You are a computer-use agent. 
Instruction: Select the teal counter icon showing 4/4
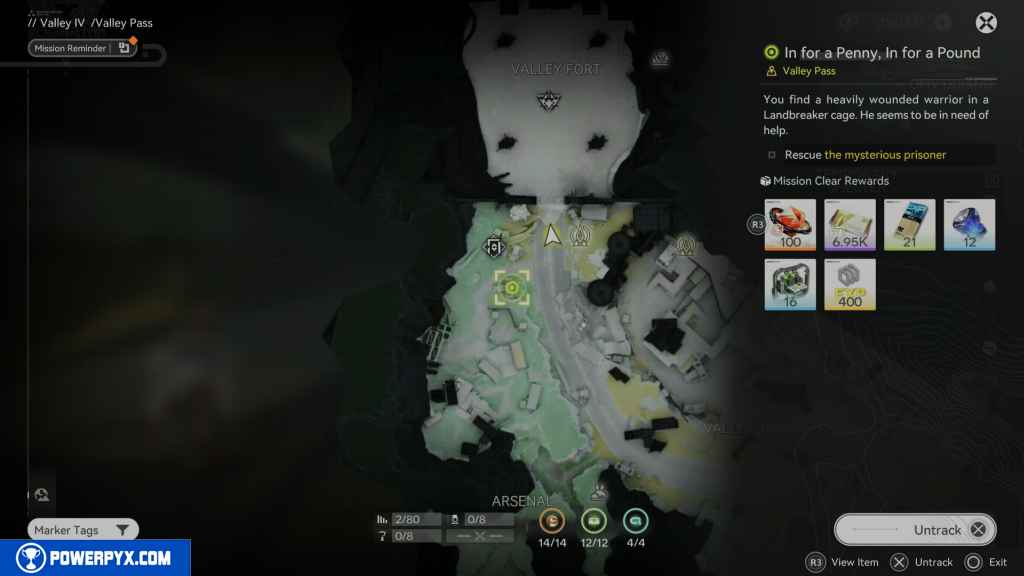point(635,520)
